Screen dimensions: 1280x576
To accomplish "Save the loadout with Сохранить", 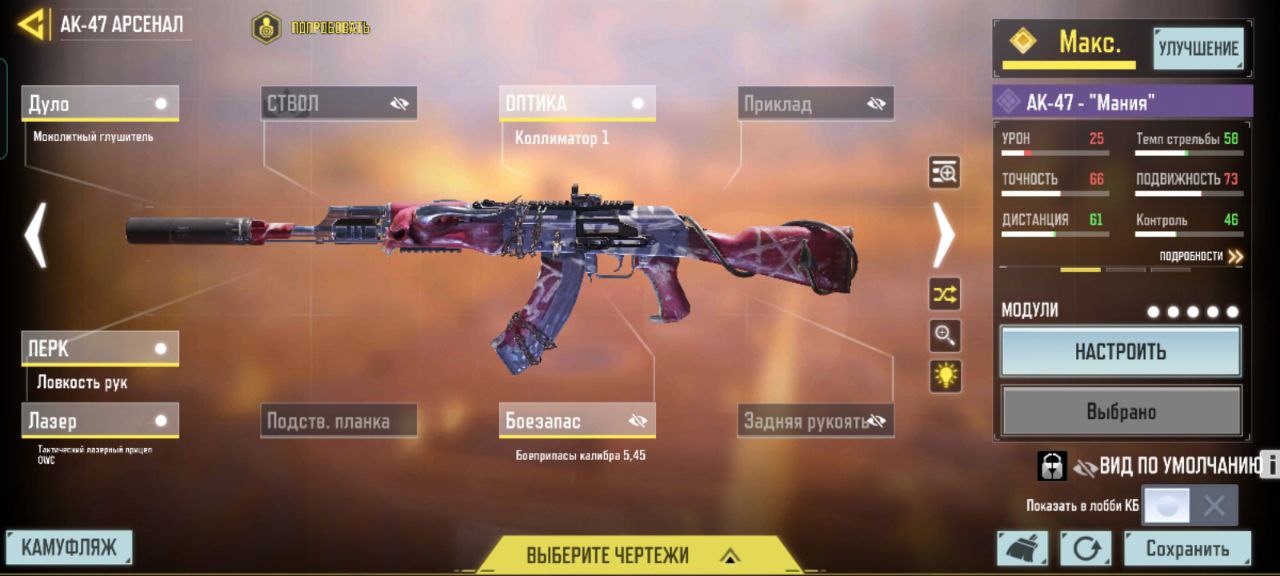I will point(1187,548).
